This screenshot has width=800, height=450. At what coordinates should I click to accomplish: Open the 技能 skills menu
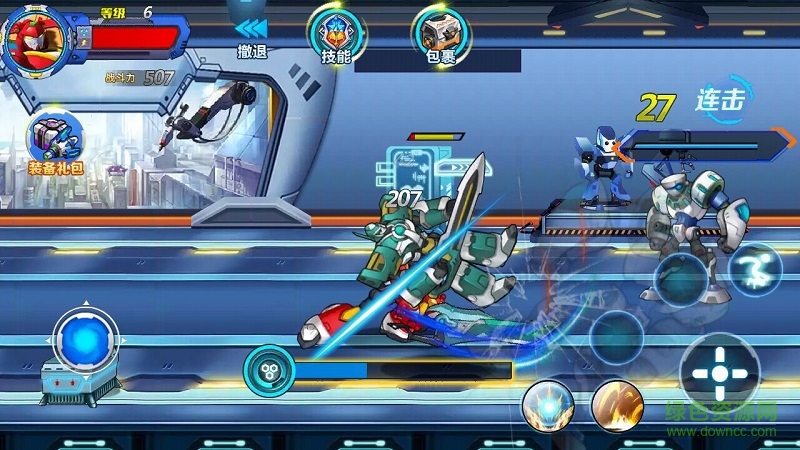point(335,35)
